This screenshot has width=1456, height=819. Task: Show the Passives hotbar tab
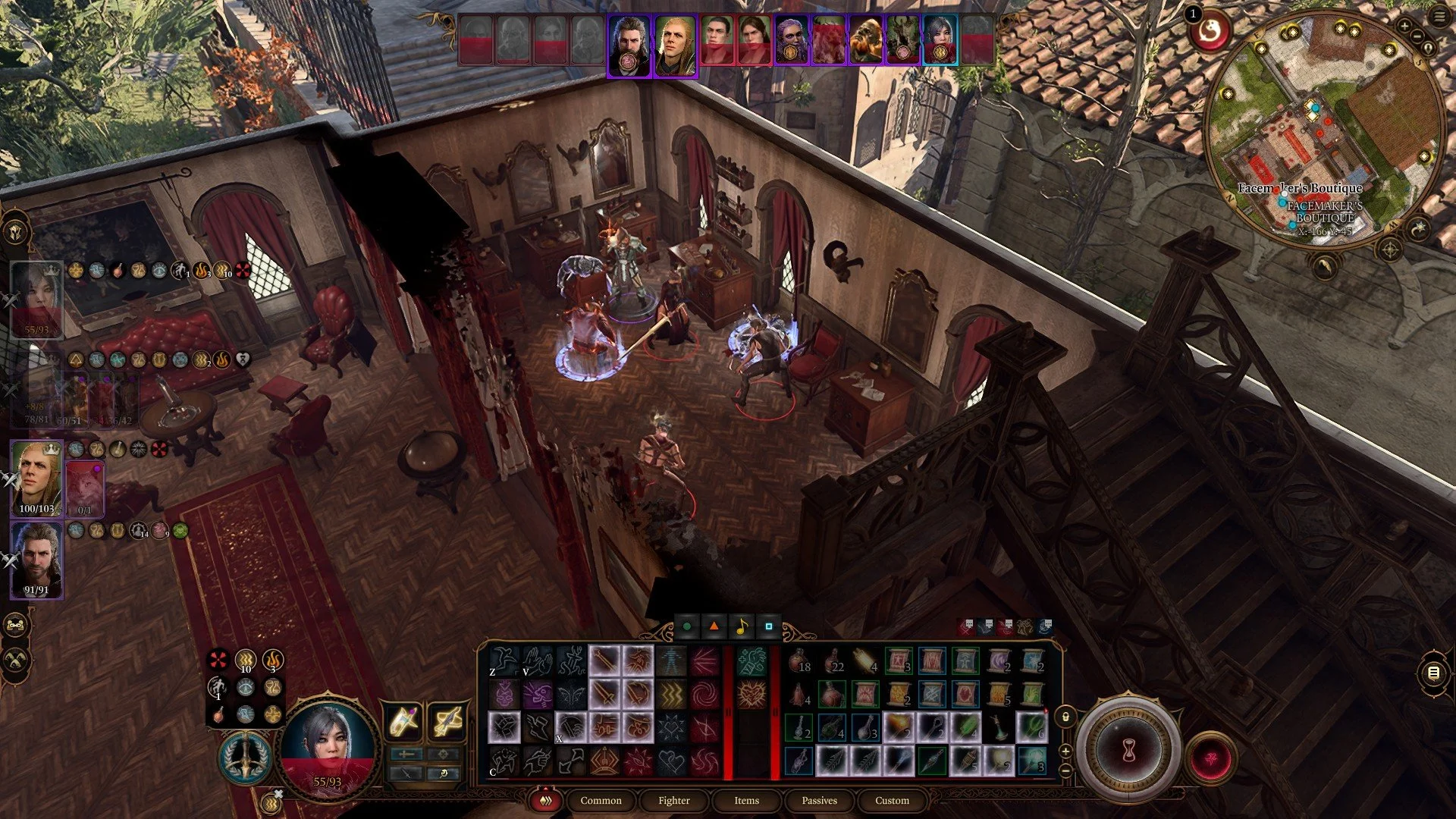point(819,800)
